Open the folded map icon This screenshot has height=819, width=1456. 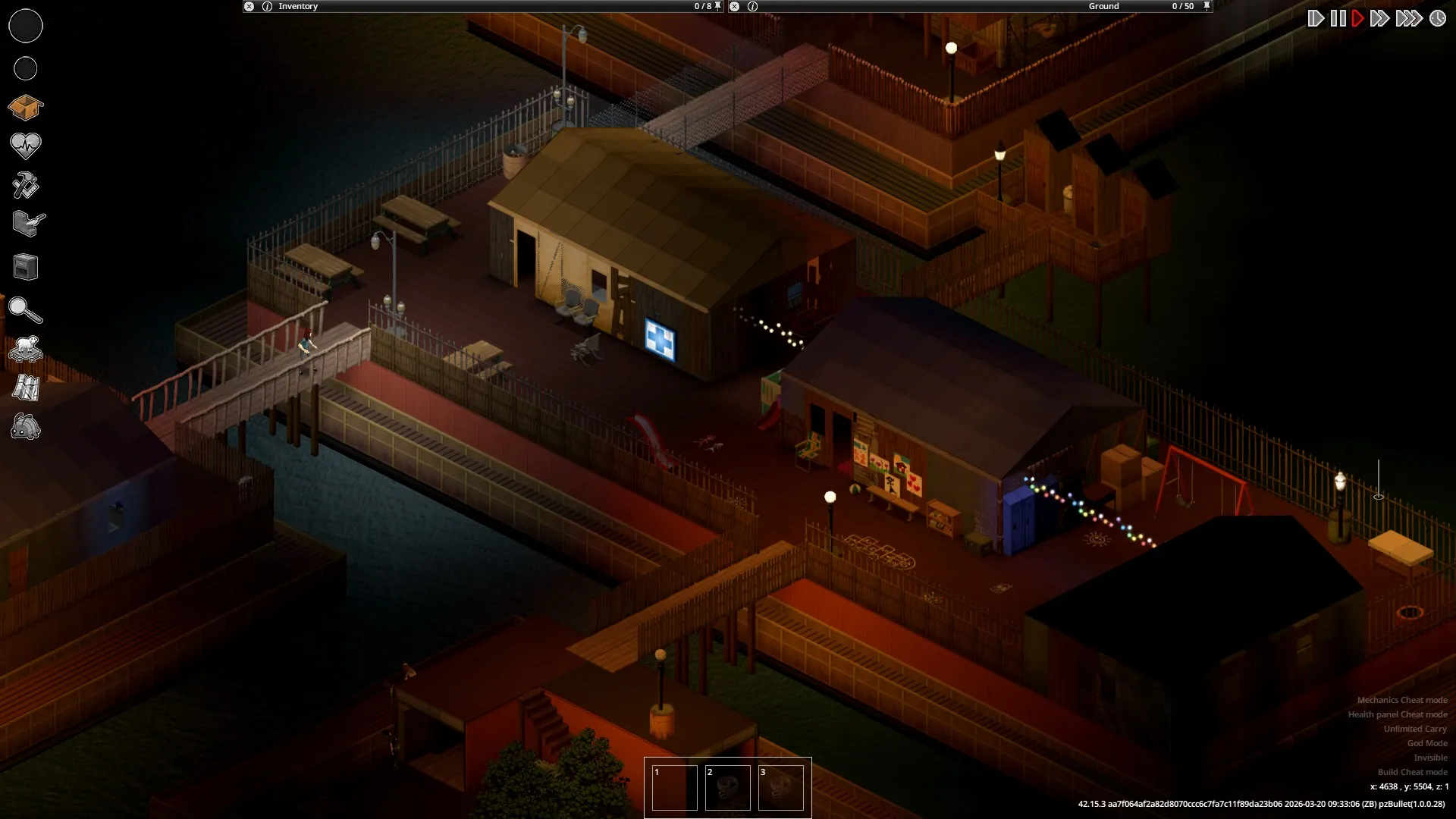click(25, 388)
